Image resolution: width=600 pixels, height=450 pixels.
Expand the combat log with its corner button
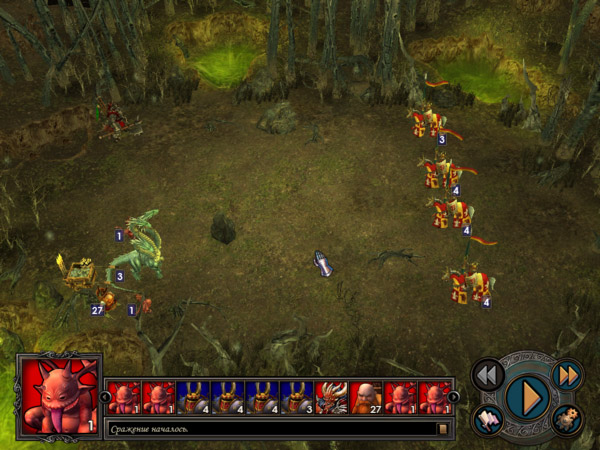pyautogui.click(x=443, y=429)
